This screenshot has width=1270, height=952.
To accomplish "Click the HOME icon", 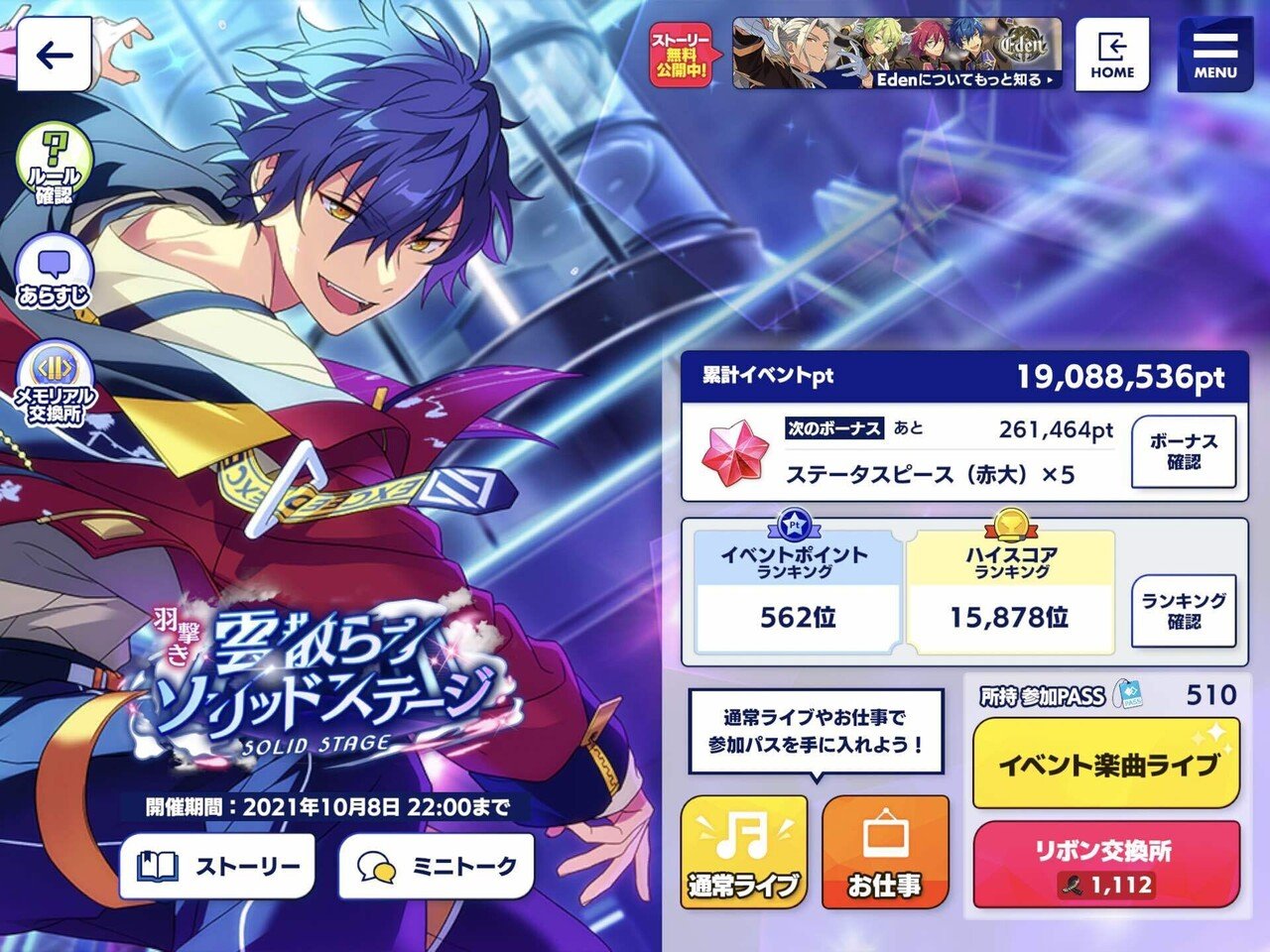I will pyautogui.click(x=1111, y=55).
